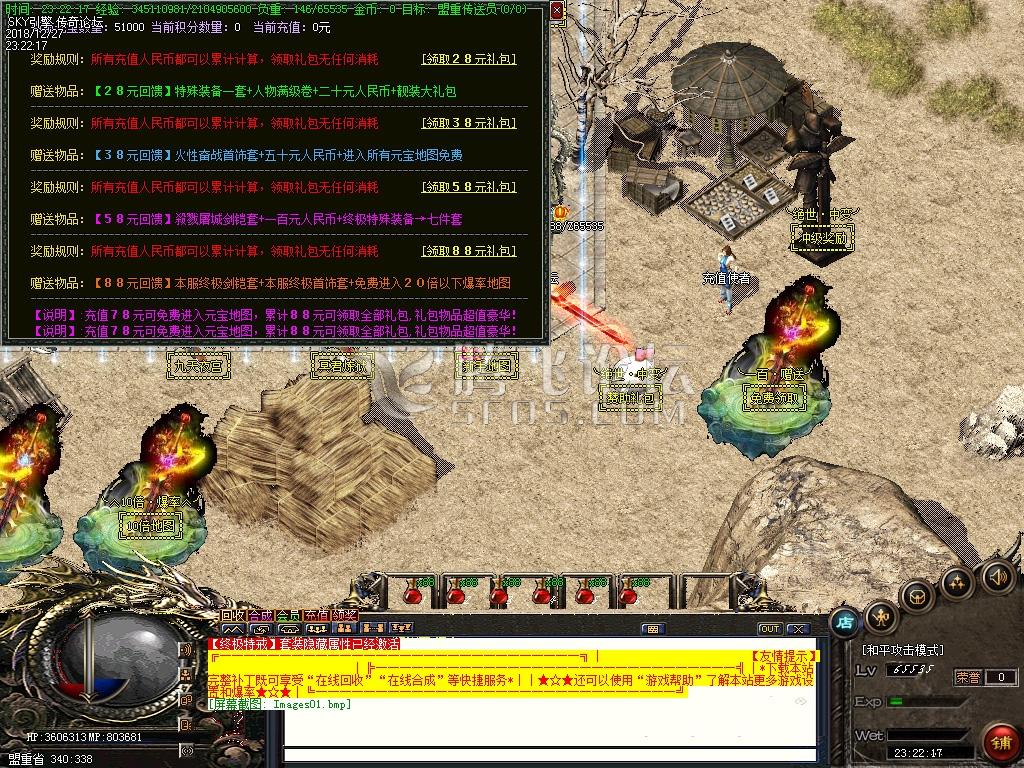Toggle the 和平攻击模式 attack mode label

click(904, 650)
